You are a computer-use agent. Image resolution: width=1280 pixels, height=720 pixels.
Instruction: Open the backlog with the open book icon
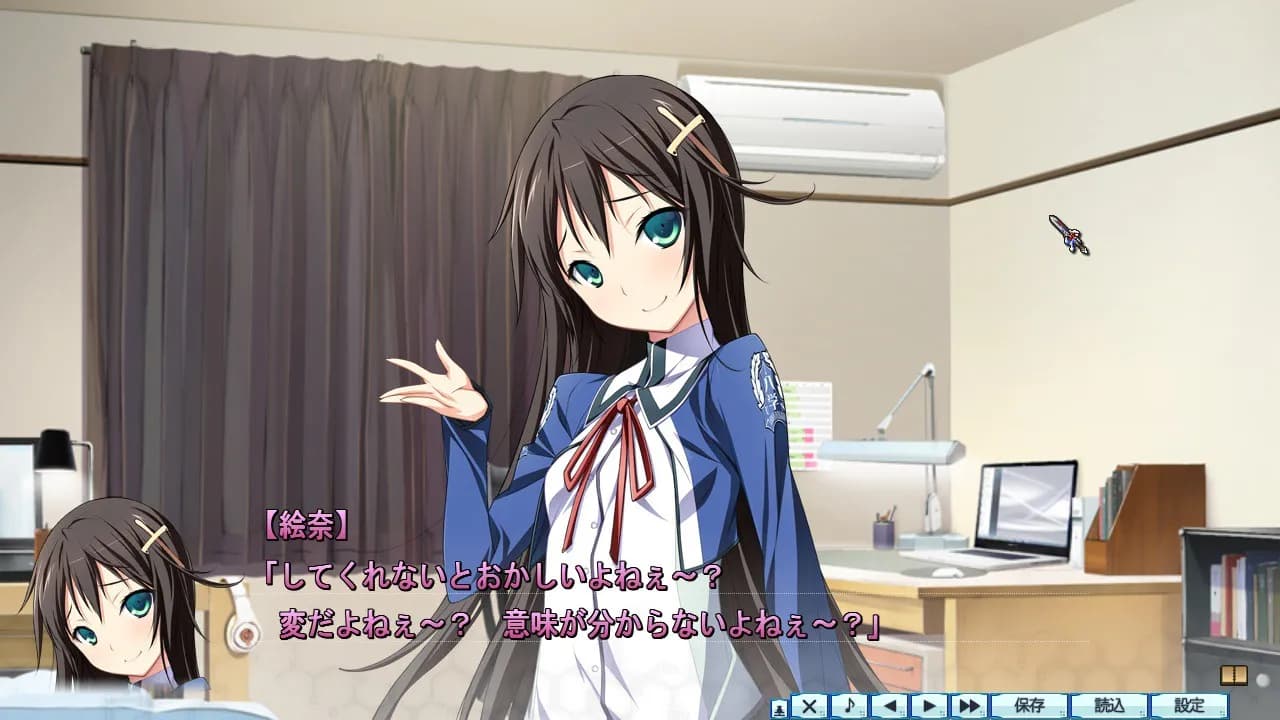click(1233, 676)
